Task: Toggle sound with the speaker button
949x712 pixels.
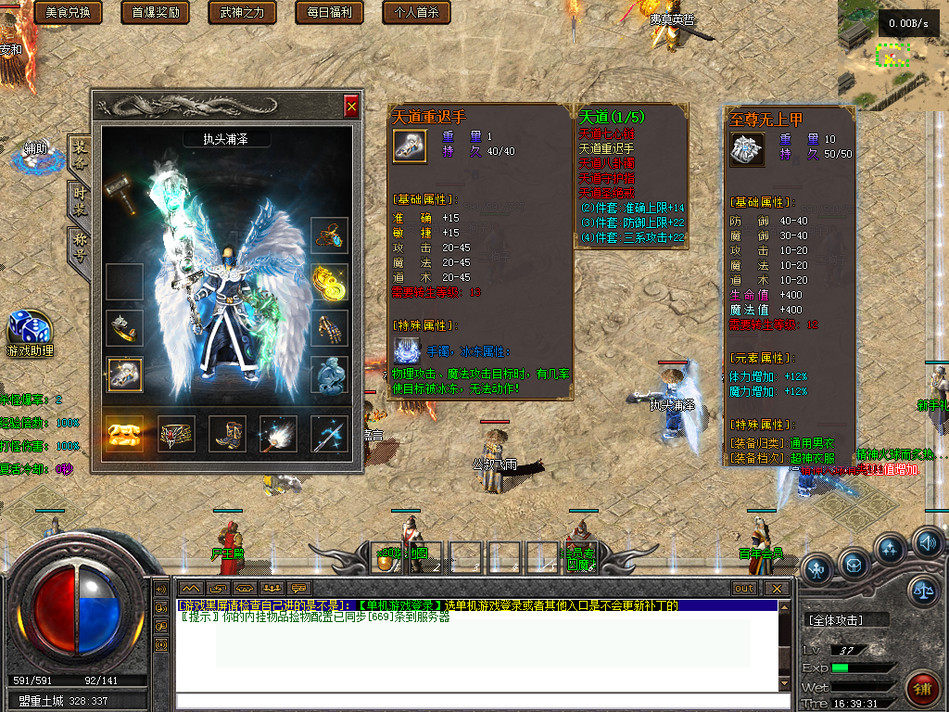Action: 929,543
